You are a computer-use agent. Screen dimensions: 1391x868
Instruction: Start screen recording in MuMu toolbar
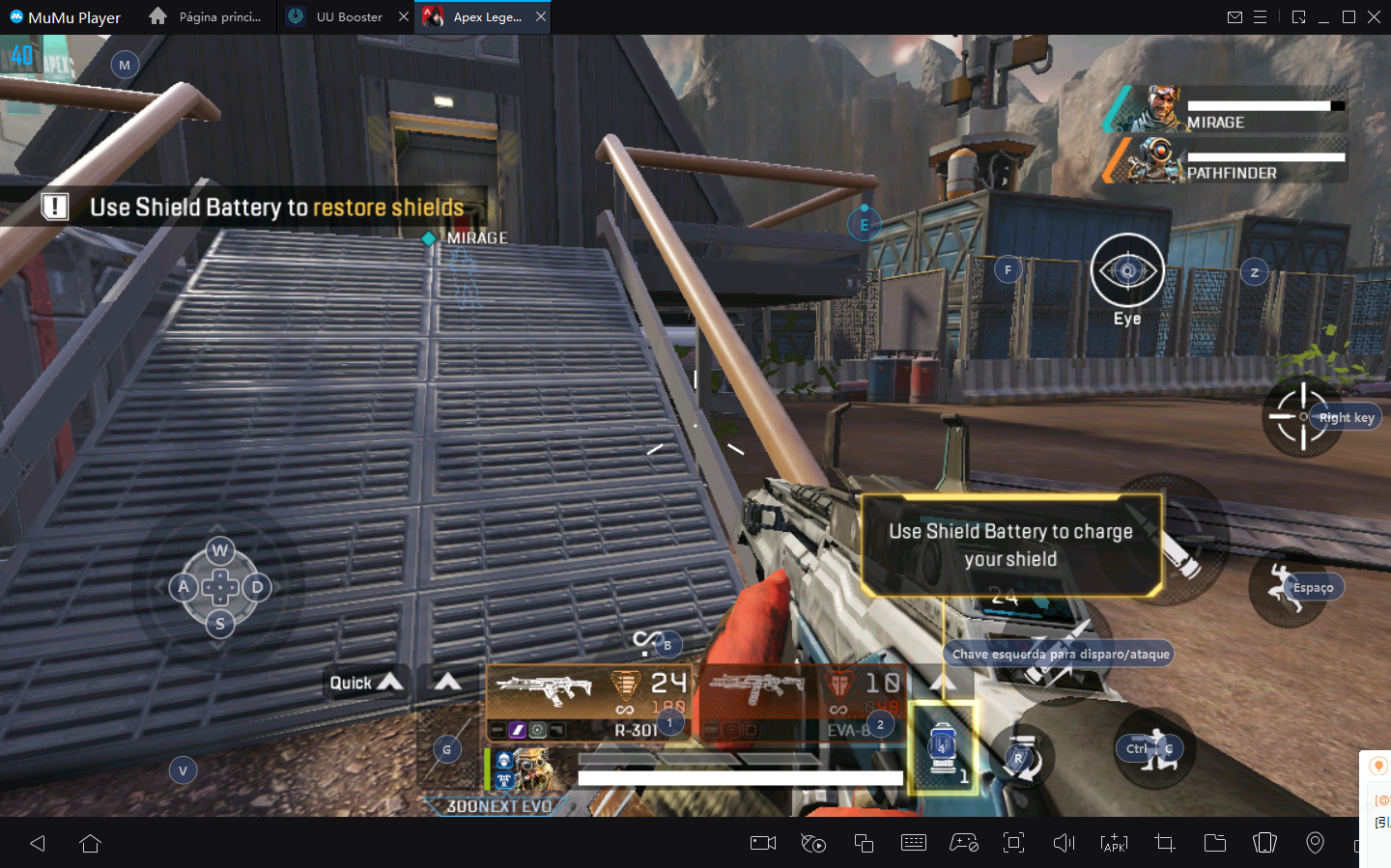click(x=762, y=843)
